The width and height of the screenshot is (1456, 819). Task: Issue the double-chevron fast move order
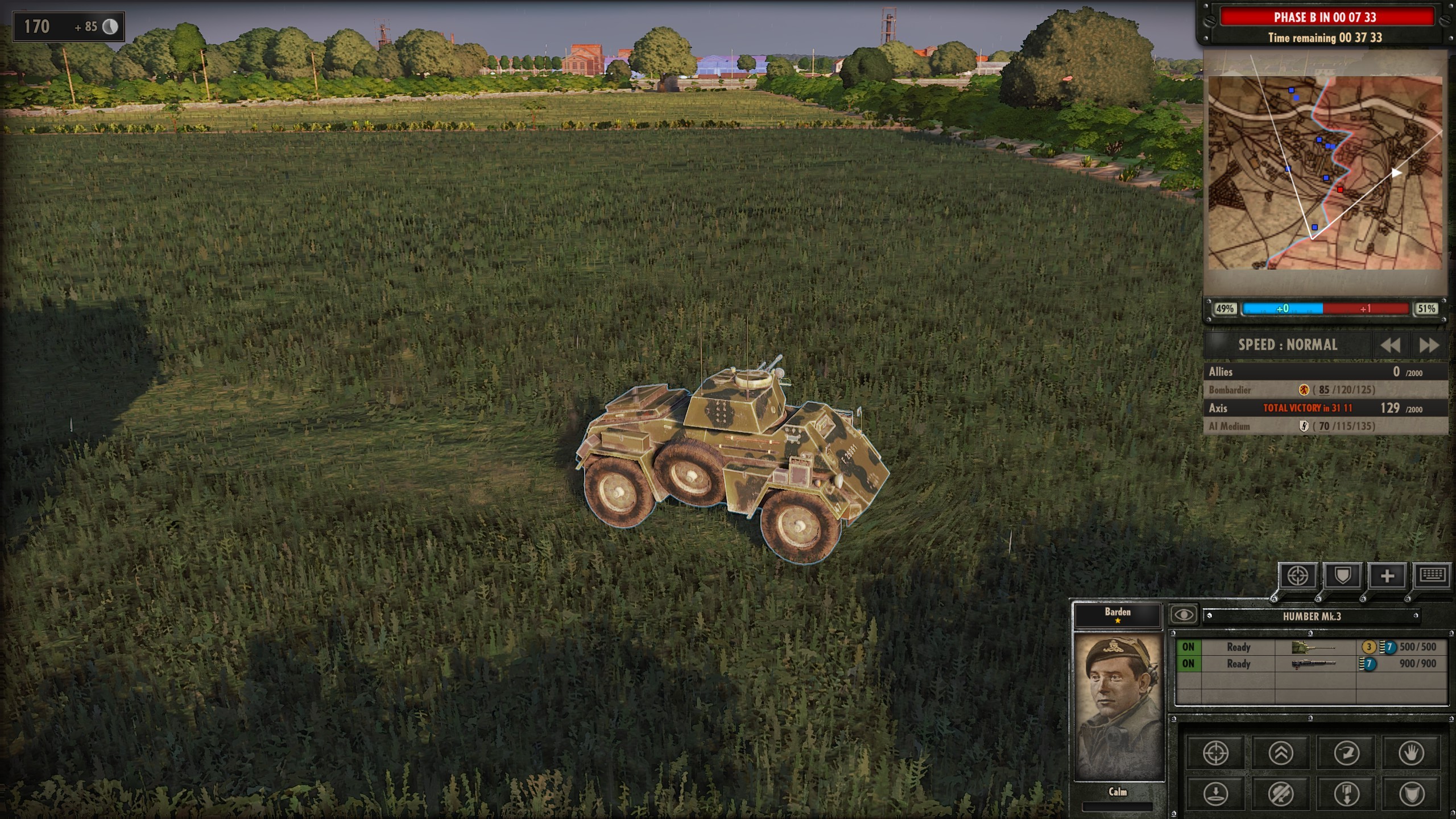coord(1281,753)
